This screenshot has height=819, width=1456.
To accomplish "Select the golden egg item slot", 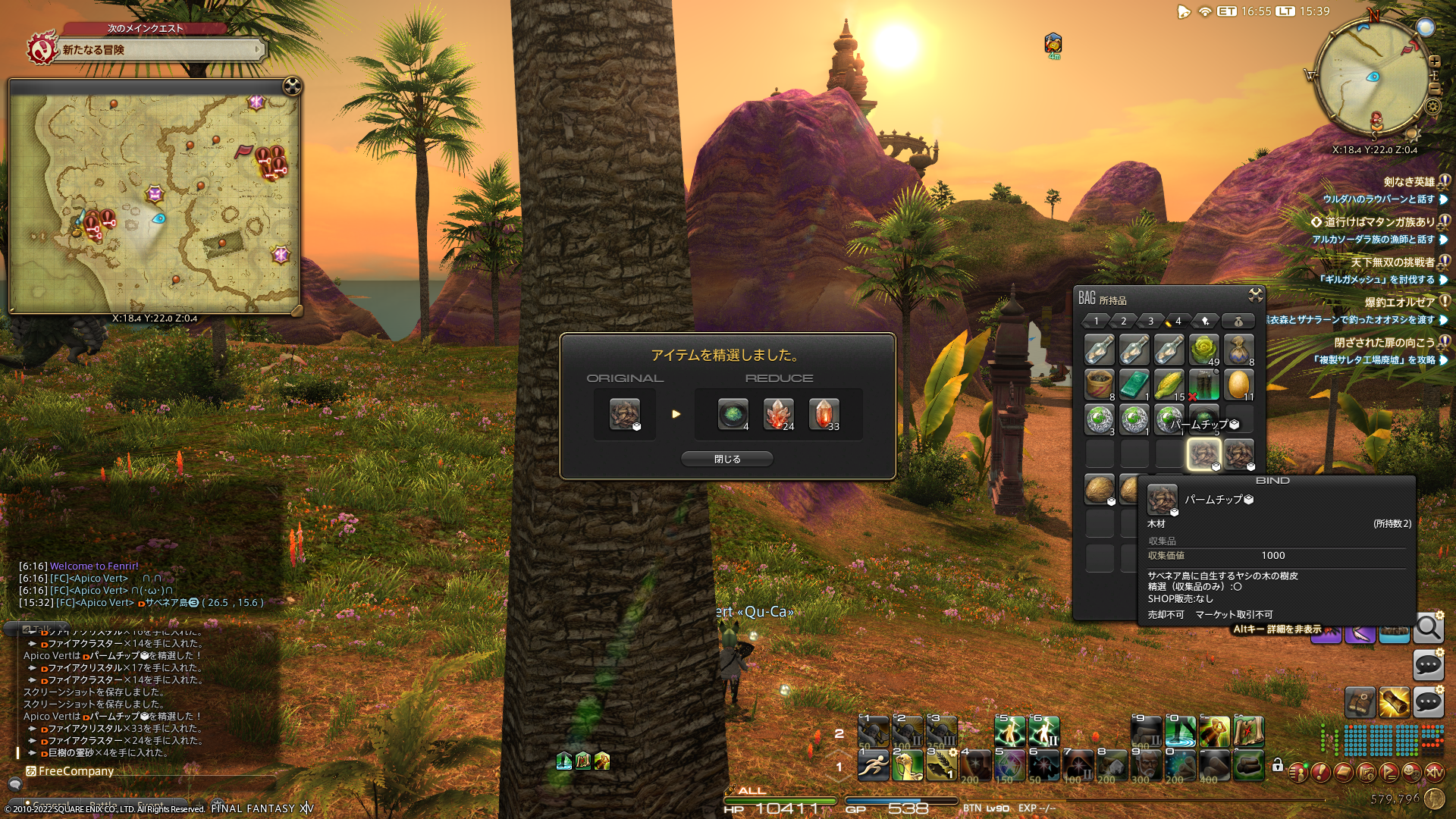I will (1238, 384).
